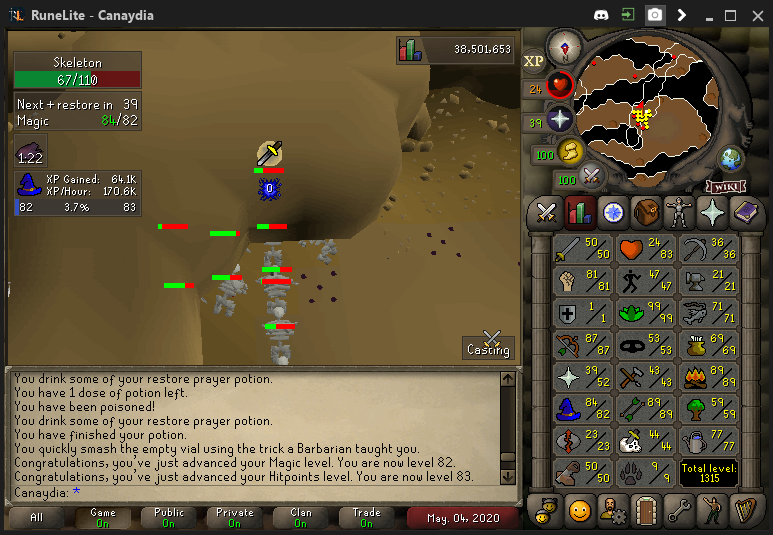Switch to the backpack Inventory tab
The width and height of the screenshot is (773, 535).
[x=646, y=212]
